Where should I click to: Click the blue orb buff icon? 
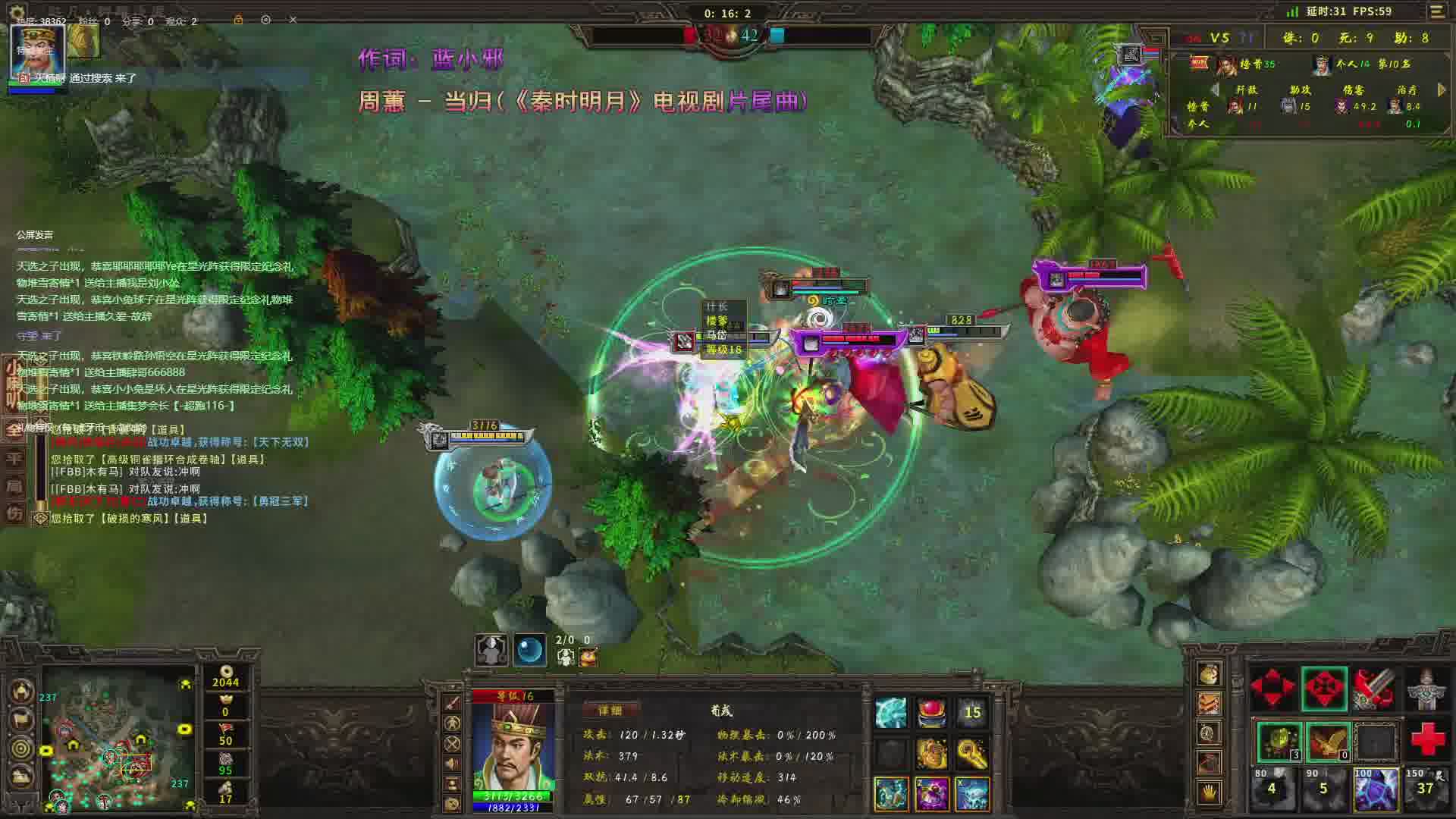[529, 650]
